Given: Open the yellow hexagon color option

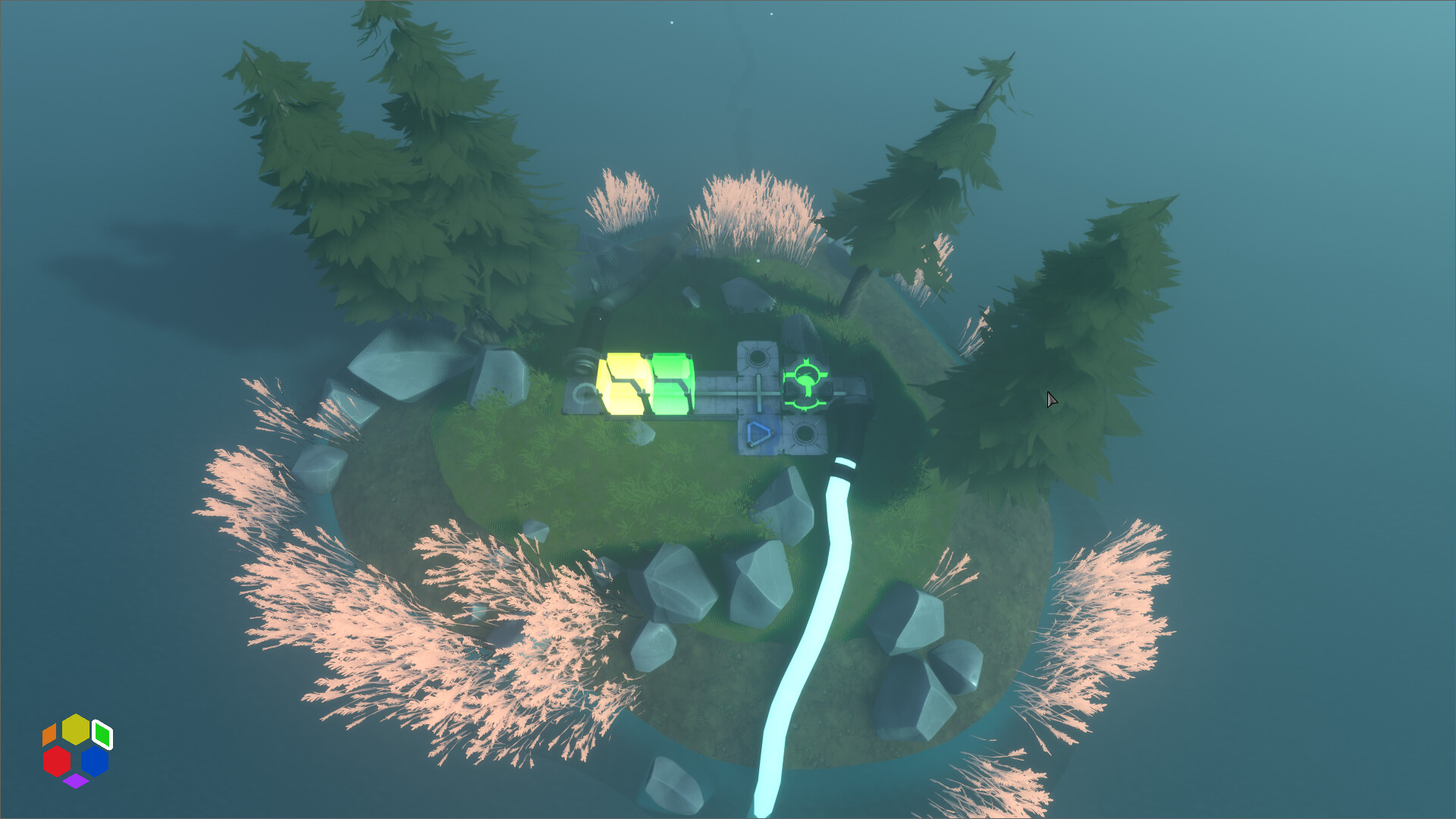Looking at the screenshot, I should (76, 729).
